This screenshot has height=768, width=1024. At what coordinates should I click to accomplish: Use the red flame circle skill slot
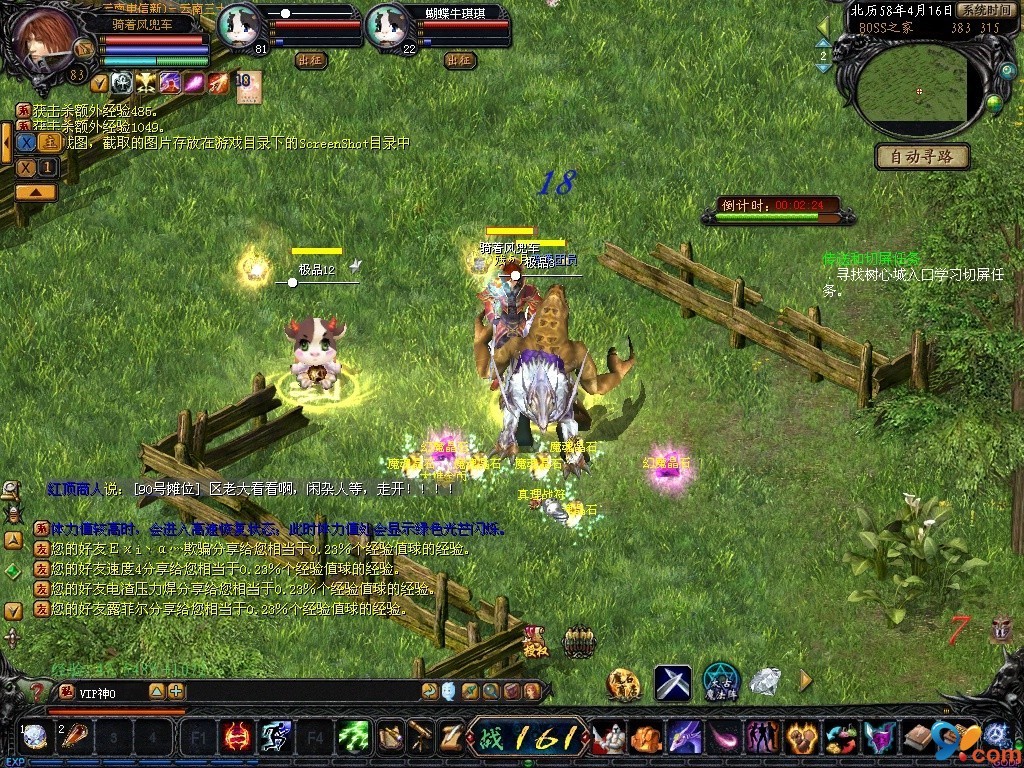pos(237,738)
